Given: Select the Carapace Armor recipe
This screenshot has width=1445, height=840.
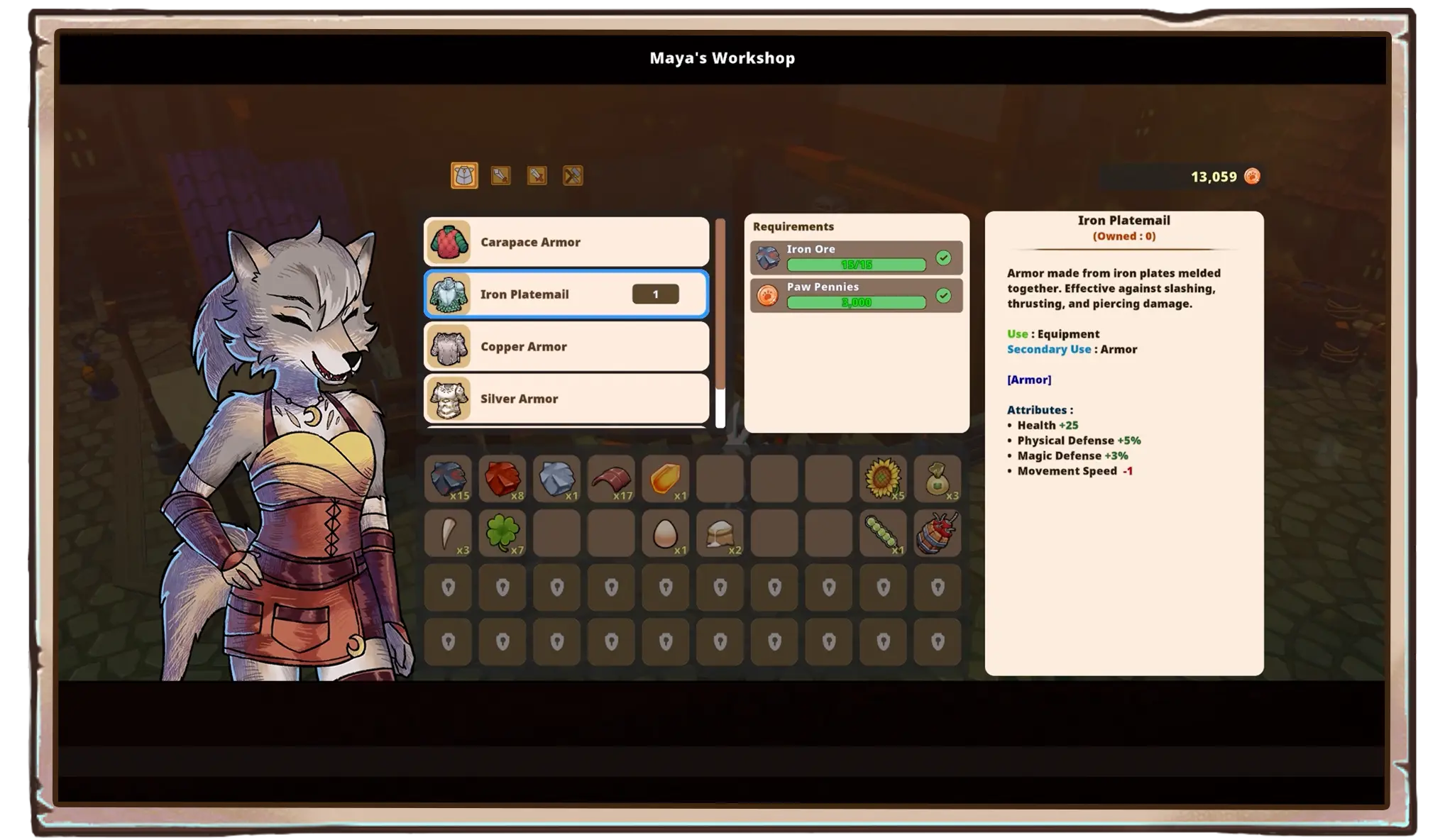Looking at the screenshot, I should (566, 242).
